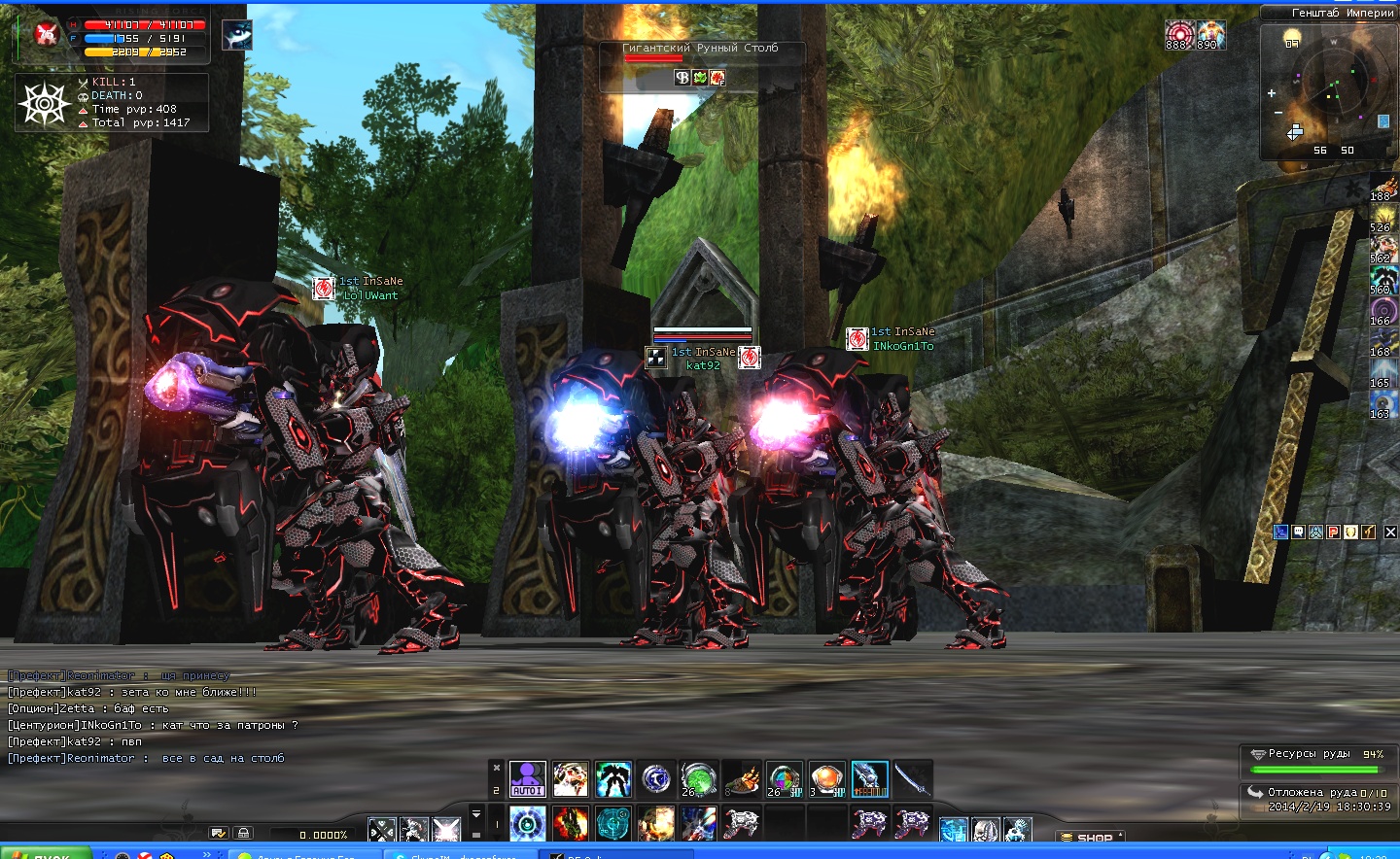Zoom in the minimap with plus button
Viewport: 1400px width, 859px height.
pyautogui.click(x=1271, y=93)
